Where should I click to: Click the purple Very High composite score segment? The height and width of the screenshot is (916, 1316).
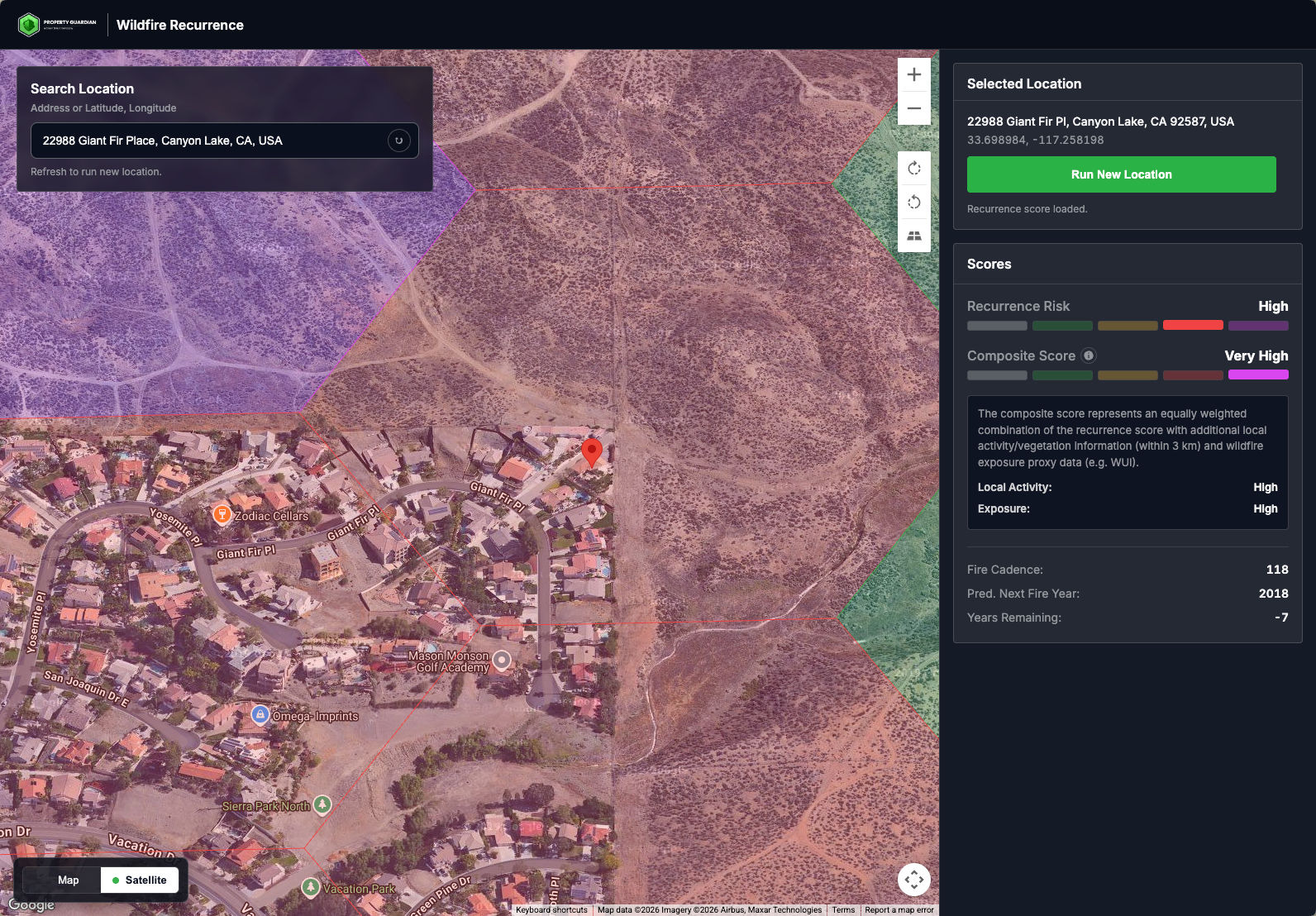pos(1258,375)
